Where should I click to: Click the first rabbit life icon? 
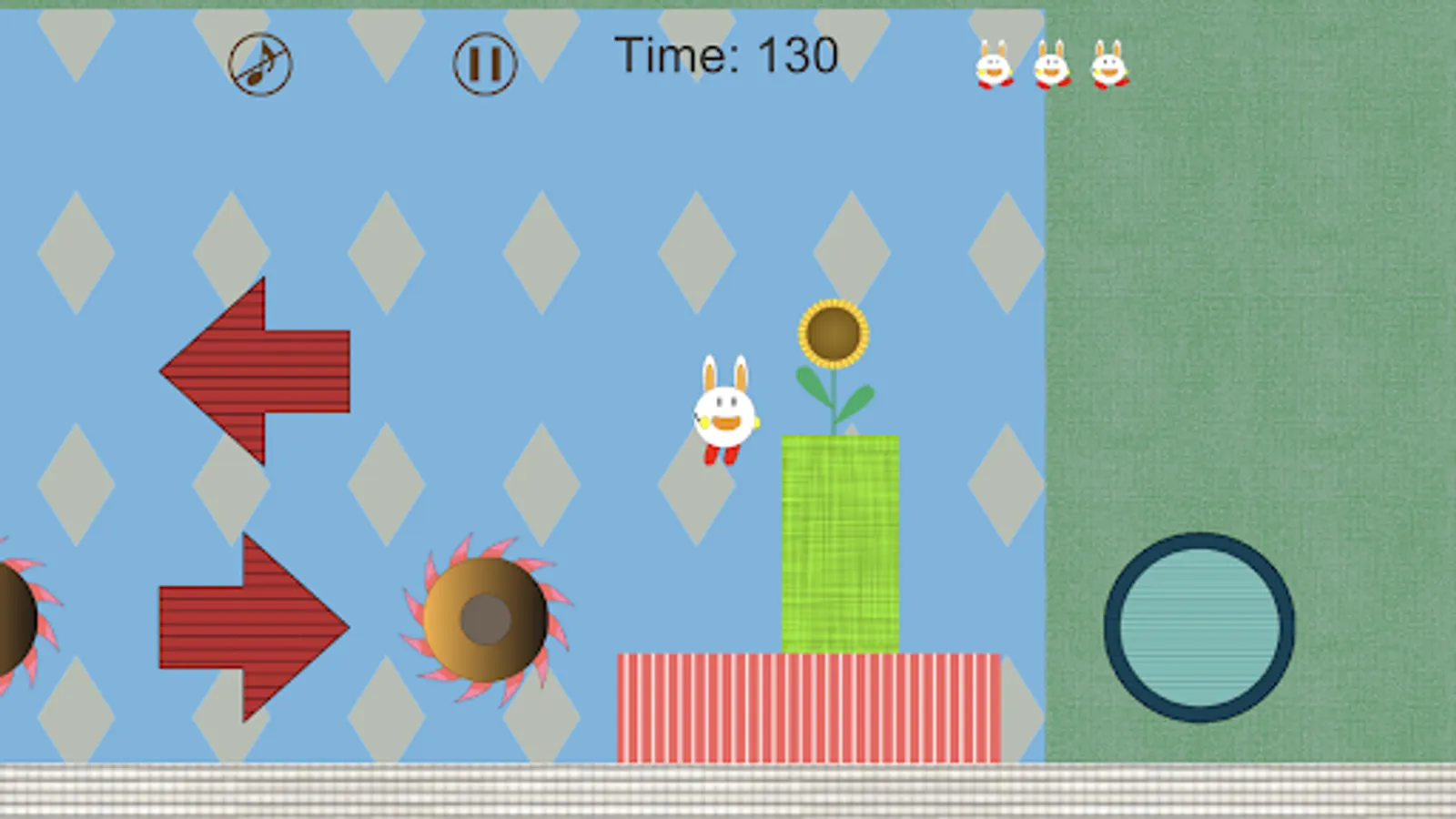994,66
